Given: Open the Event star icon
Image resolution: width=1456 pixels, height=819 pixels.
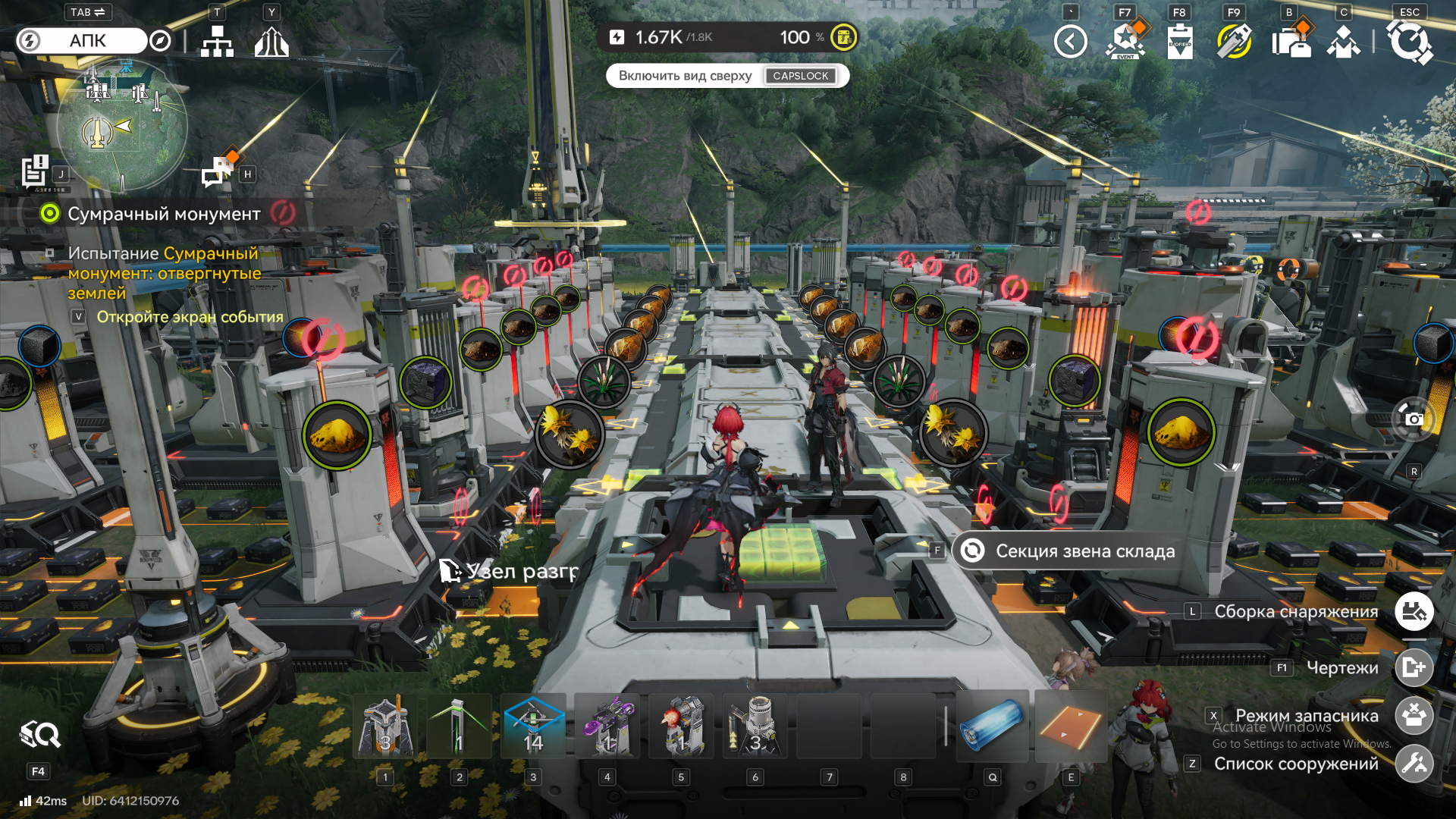Looking at the screenshot, I should 1125,42.
